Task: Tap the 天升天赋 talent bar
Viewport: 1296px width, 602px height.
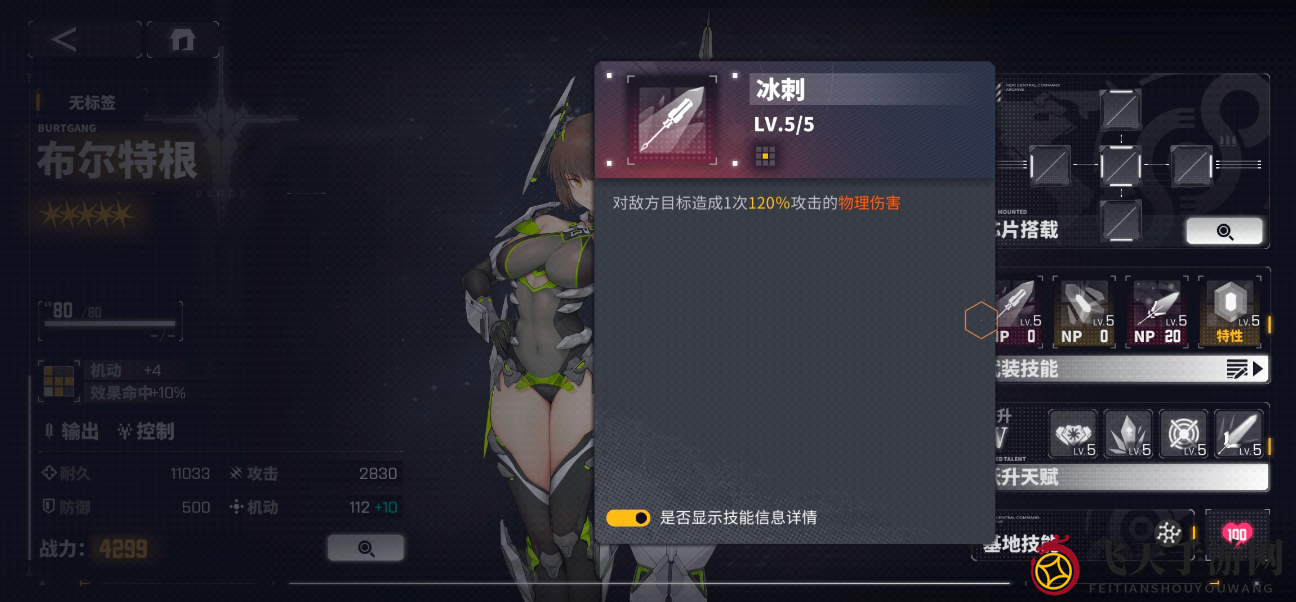Action: [1130, 477]
